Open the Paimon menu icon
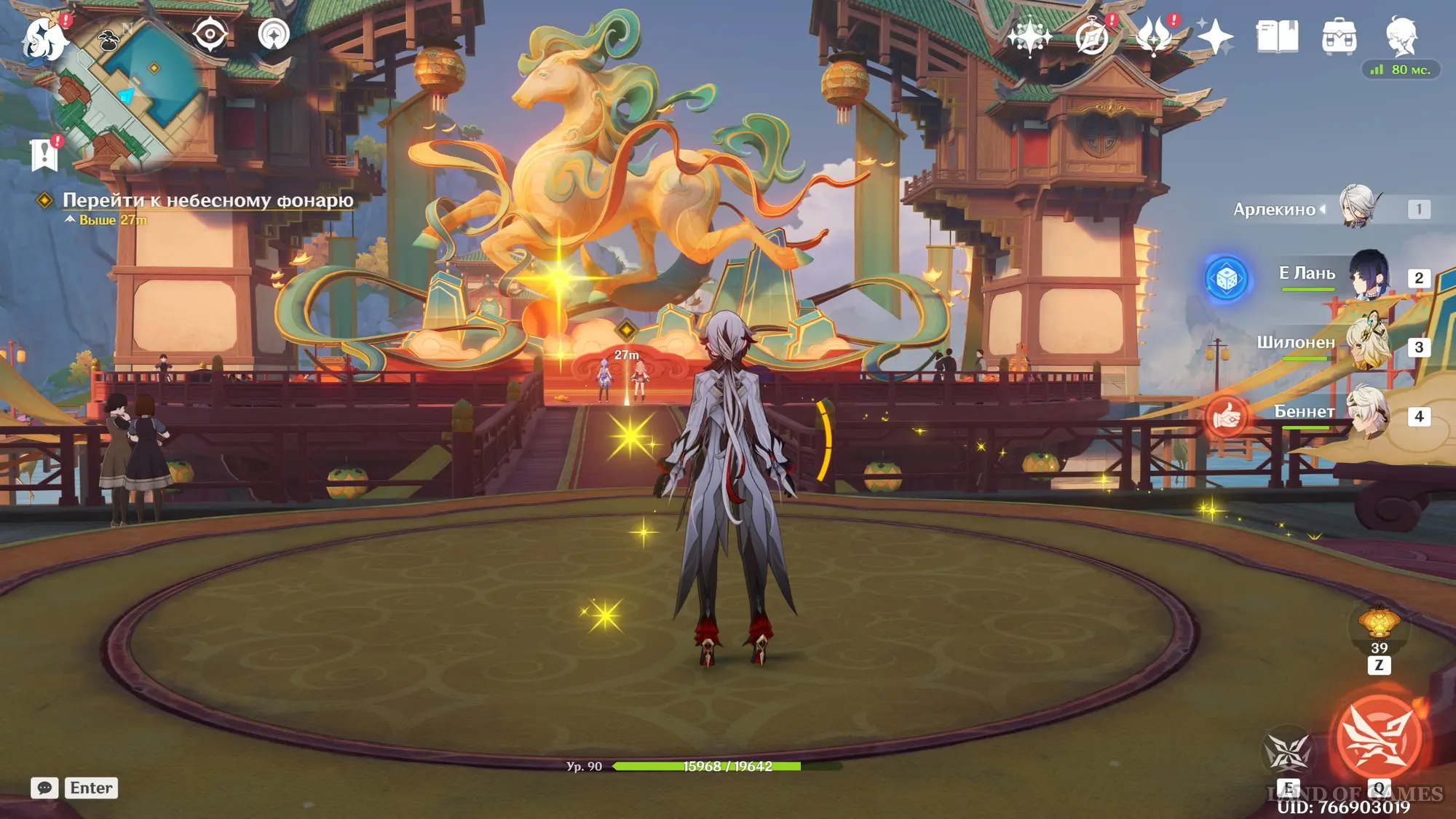Image resolution: width=1456 pixels, height=819 pixels. [x=44, y=38]
